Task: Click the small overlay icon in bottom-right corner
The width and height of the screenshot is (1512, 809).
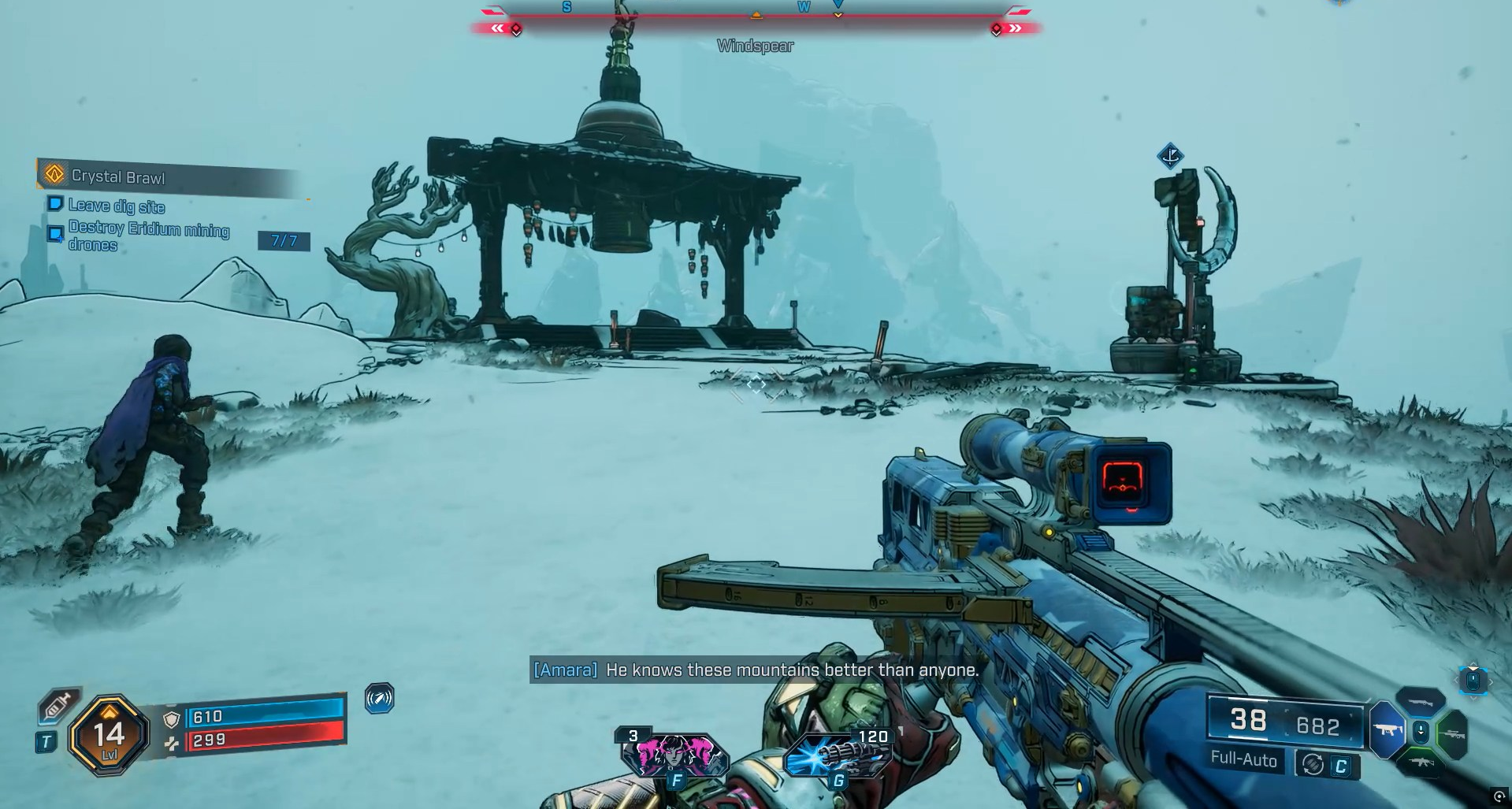Action: coord(1499,797)
